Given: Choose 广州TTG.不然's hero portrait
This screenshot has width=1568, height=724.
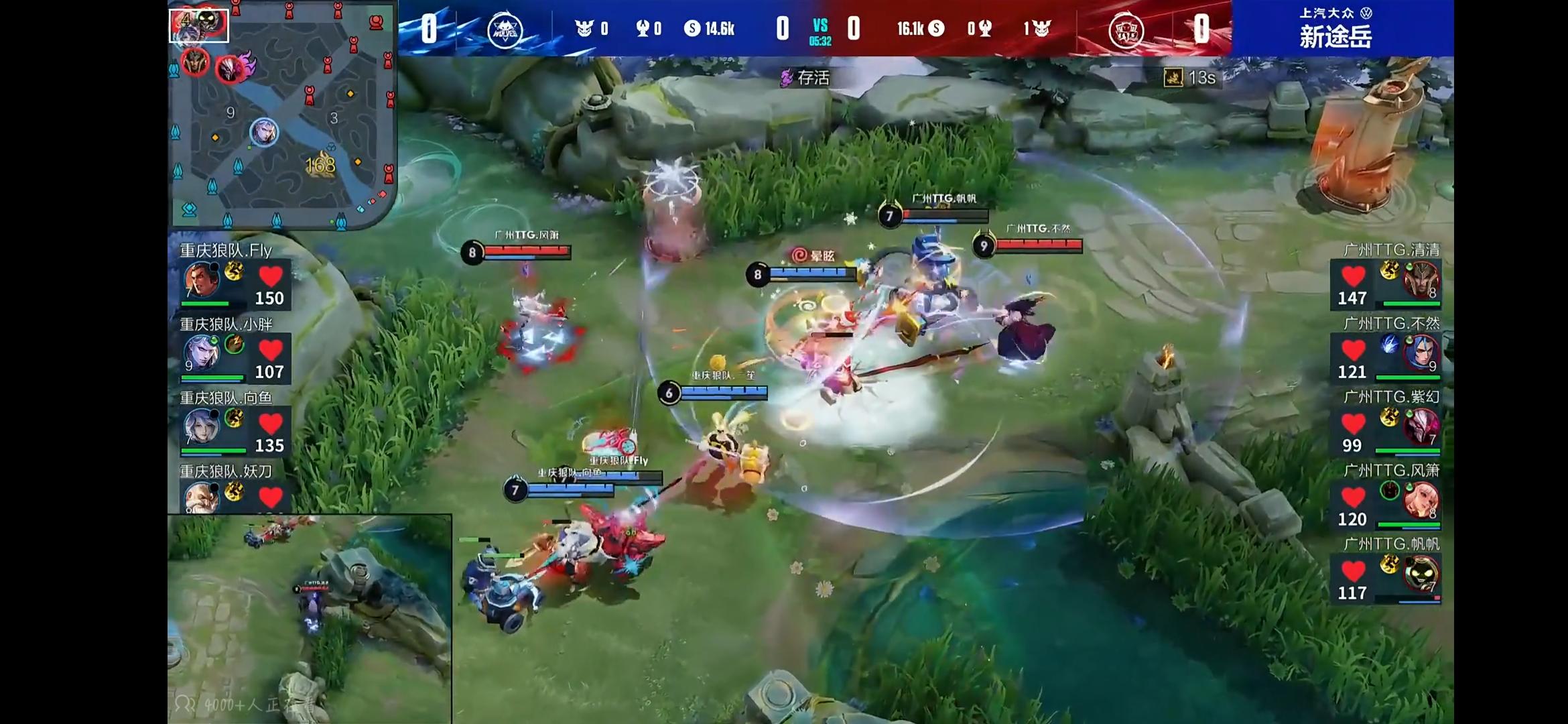Looking at the screenshot, I should (1420, 353).
